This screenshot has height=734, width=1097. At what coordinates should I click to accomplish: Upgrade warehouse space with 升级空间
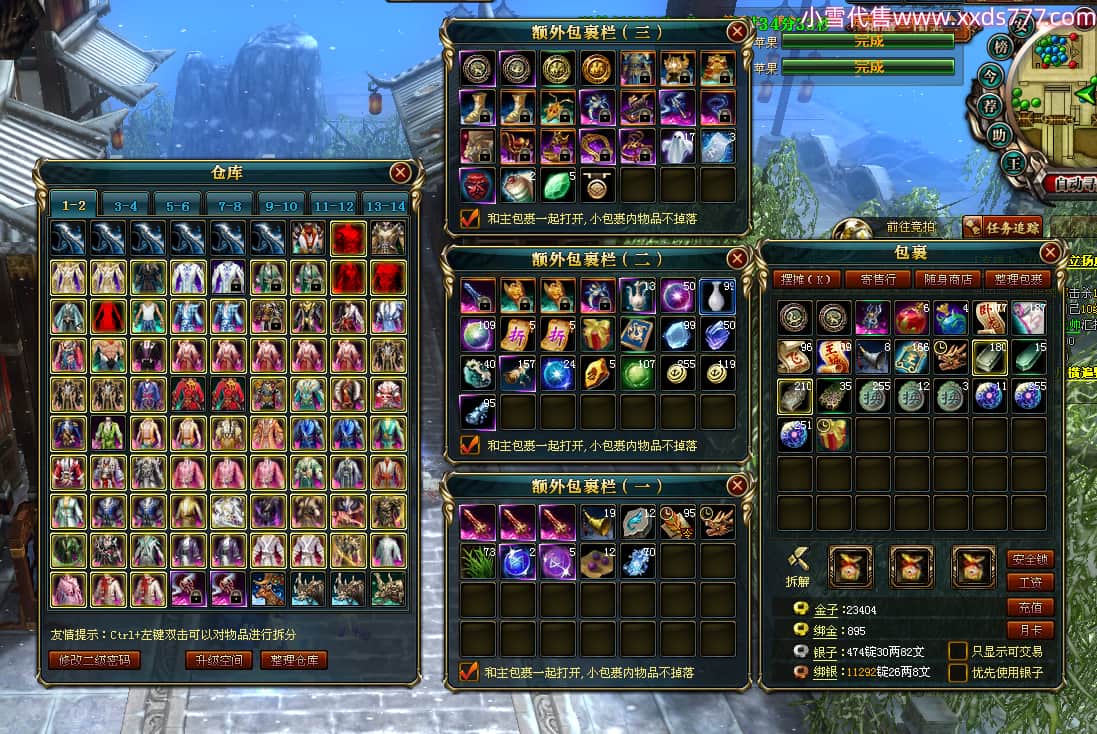(x=219, y=660)
